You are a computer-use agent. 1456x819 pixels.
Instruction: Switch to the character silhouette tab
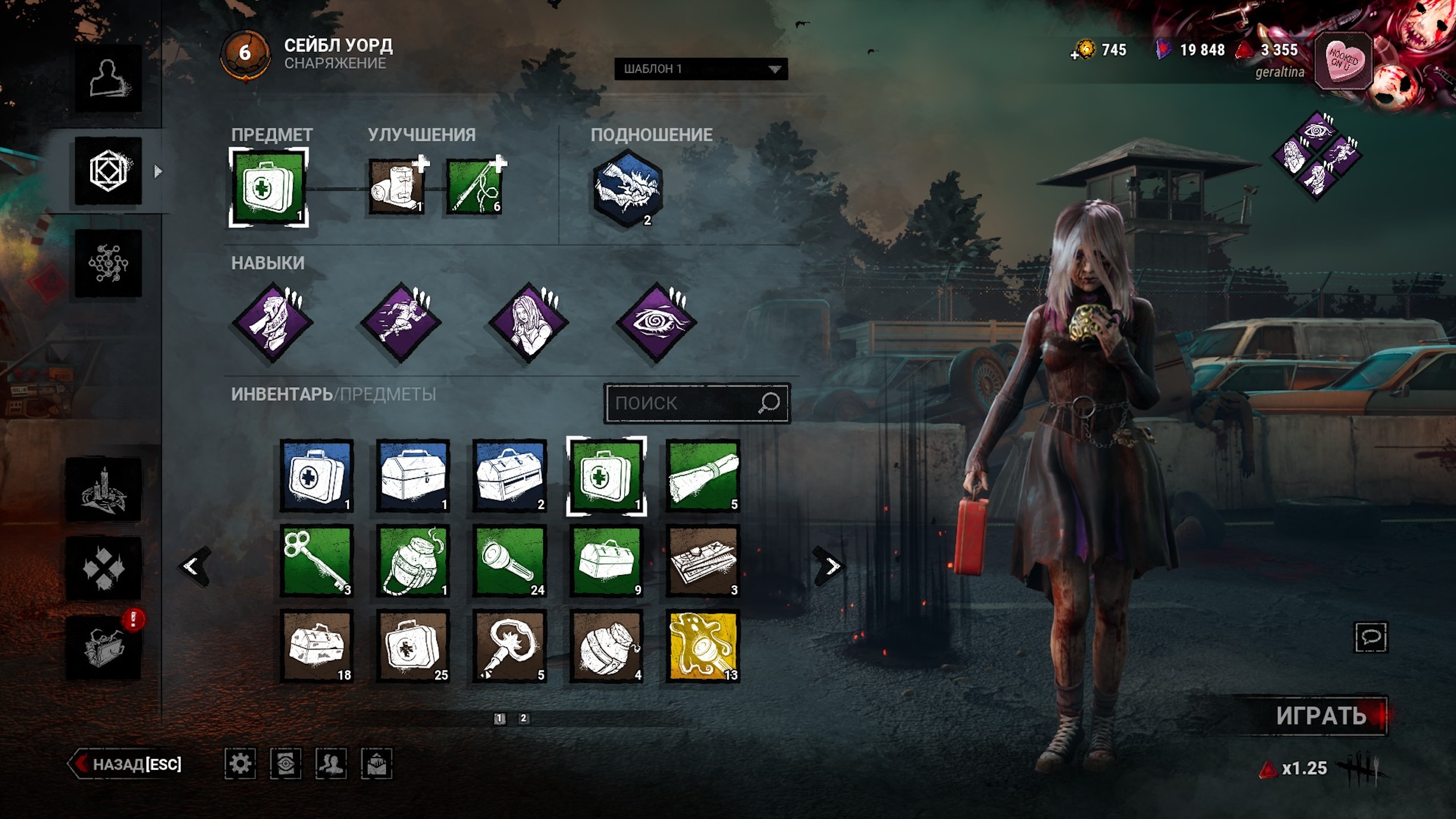pyautogui.click(x=108, y=78)
